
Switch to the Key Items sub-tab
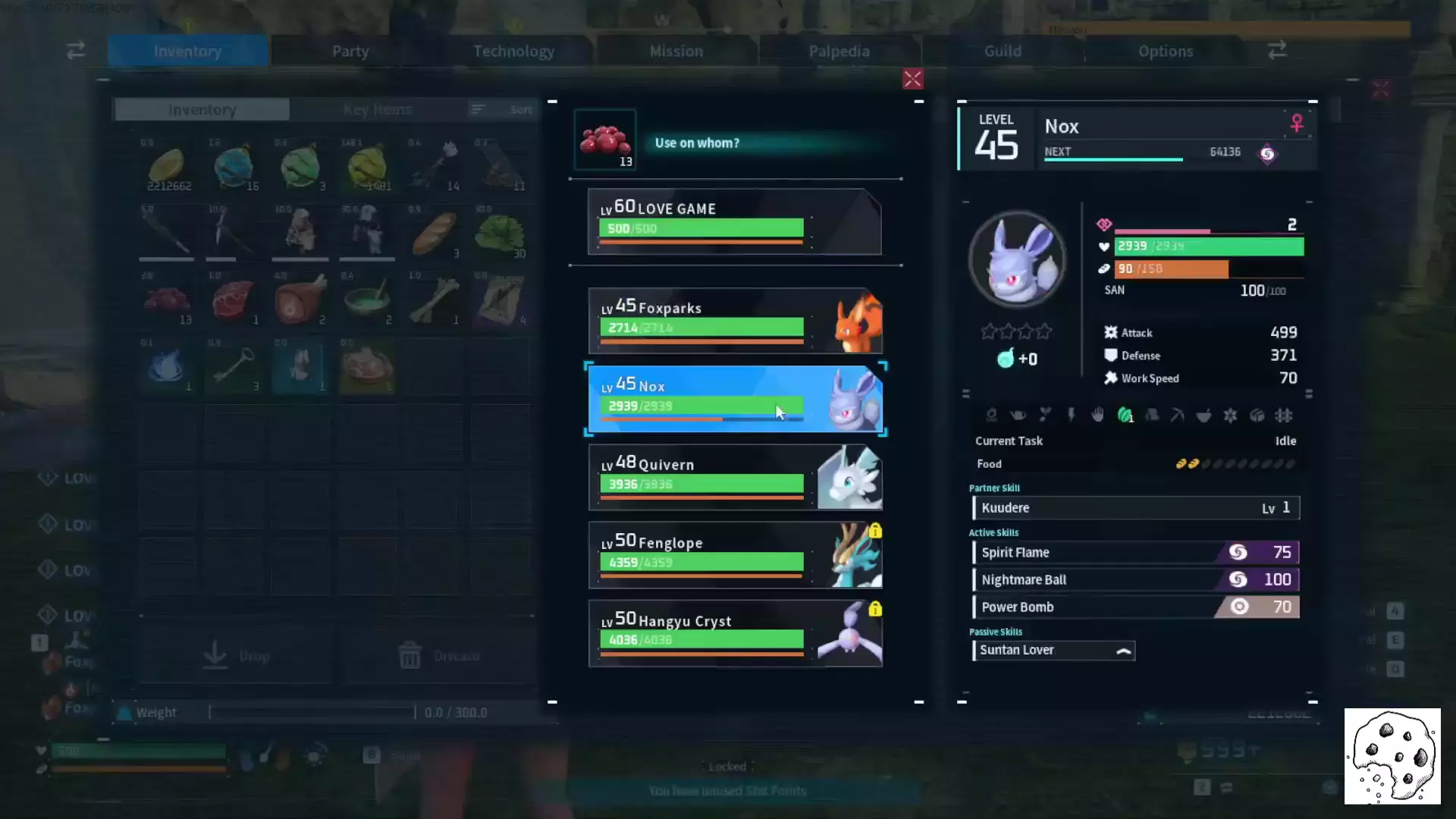(377, 110)
